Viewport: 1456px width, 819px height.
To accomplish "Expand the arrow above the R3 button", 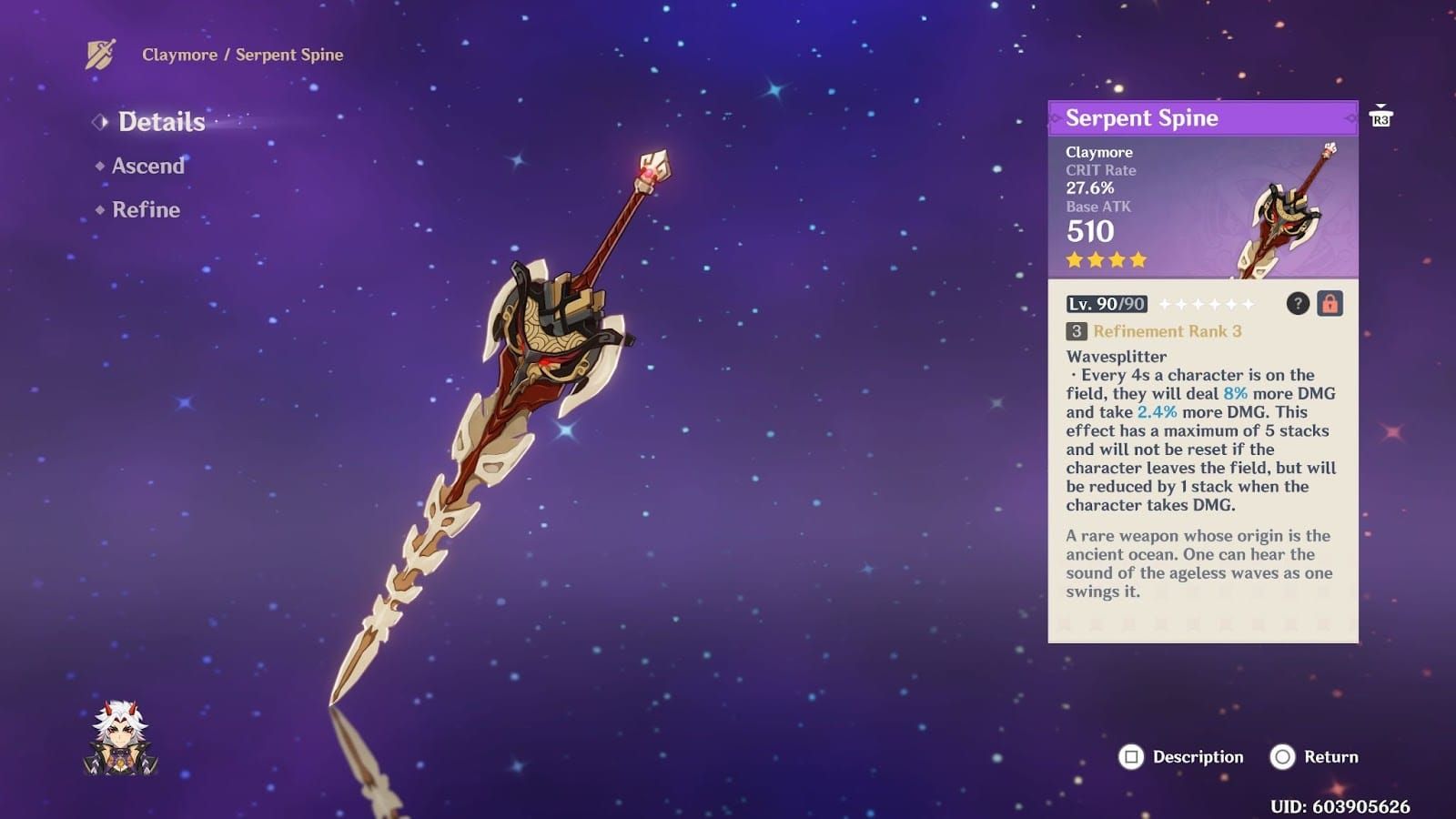I will pos(1382,105).
